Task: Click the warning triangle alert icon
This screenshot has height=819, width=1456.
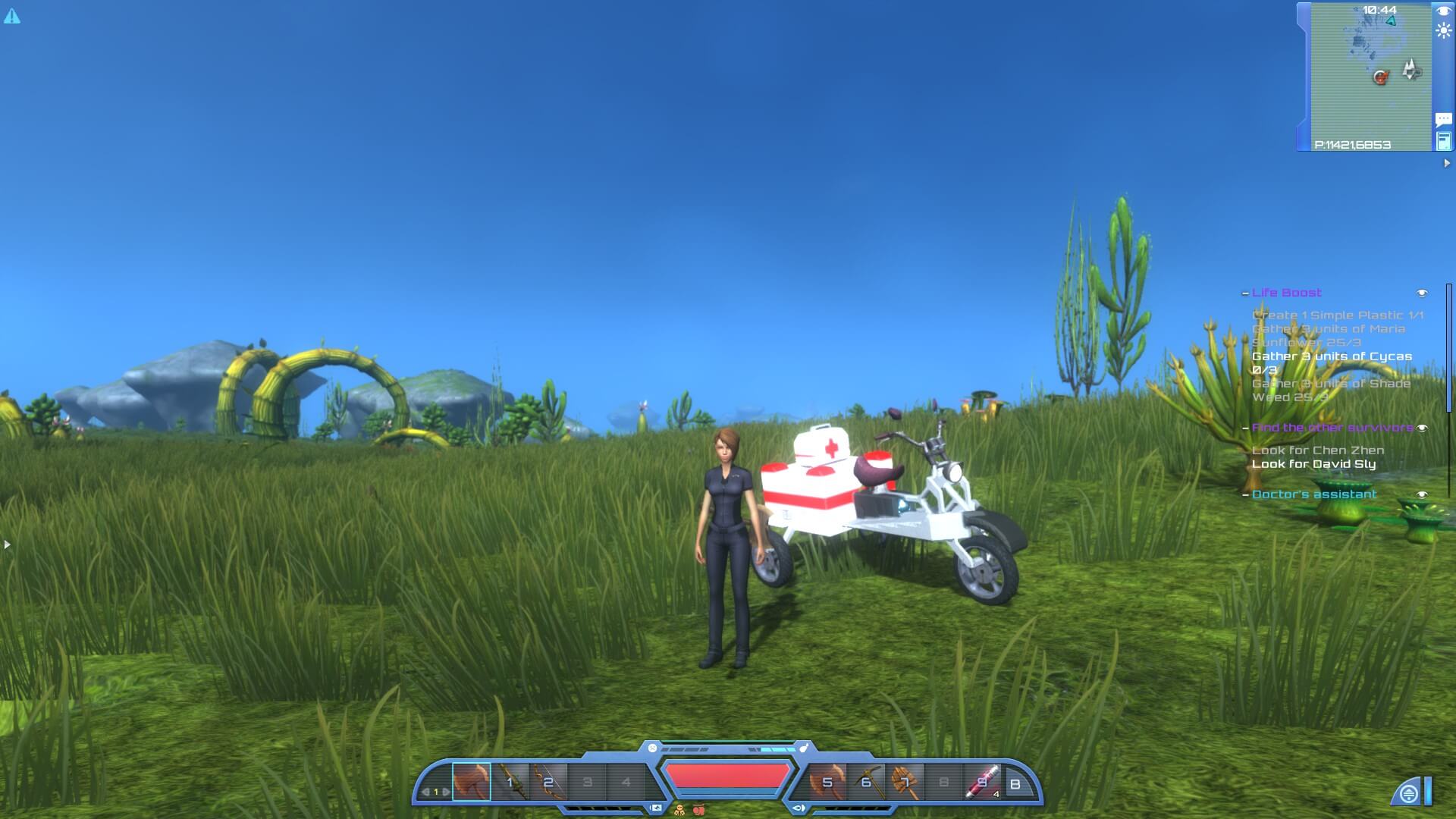Action: (12, 16)
